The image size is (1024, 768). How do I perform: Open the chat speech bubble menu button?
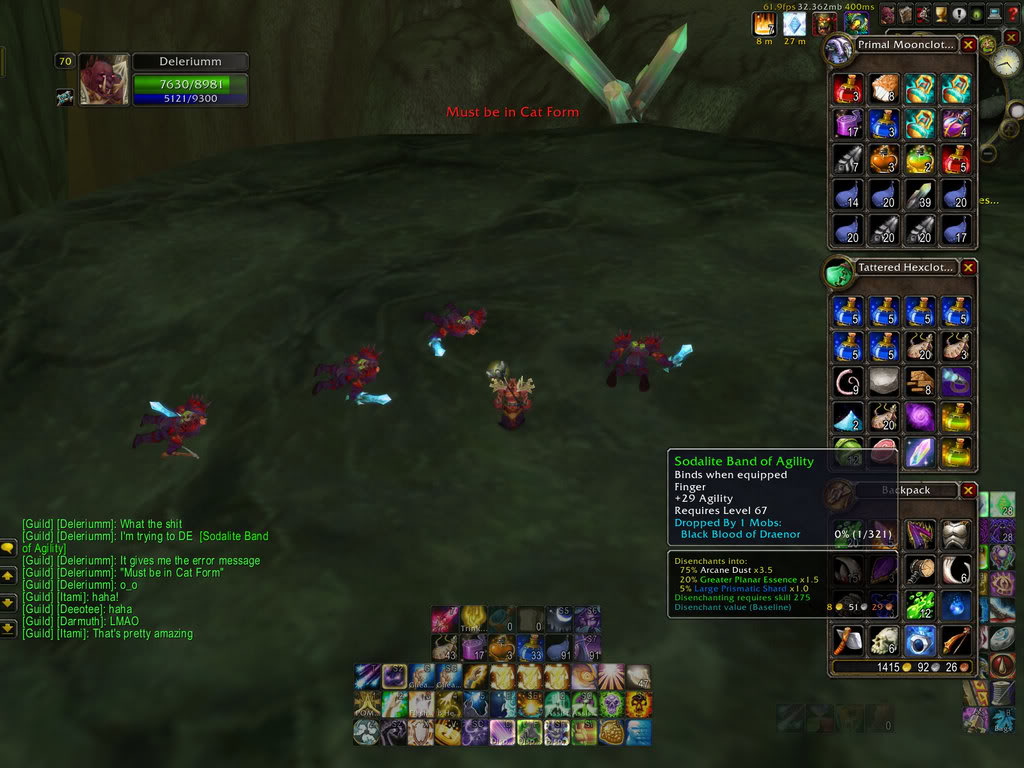(8, 548)
